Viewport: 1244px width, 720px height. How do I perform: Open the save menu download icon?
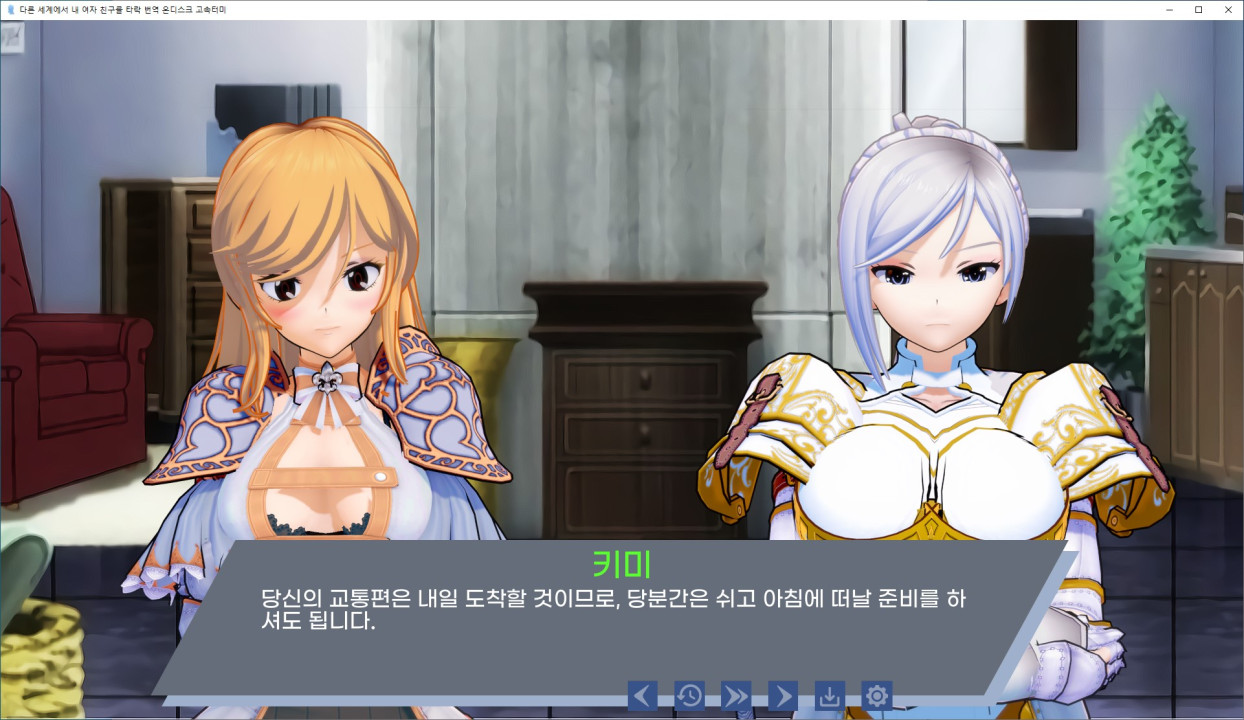(x=830, y=695)
